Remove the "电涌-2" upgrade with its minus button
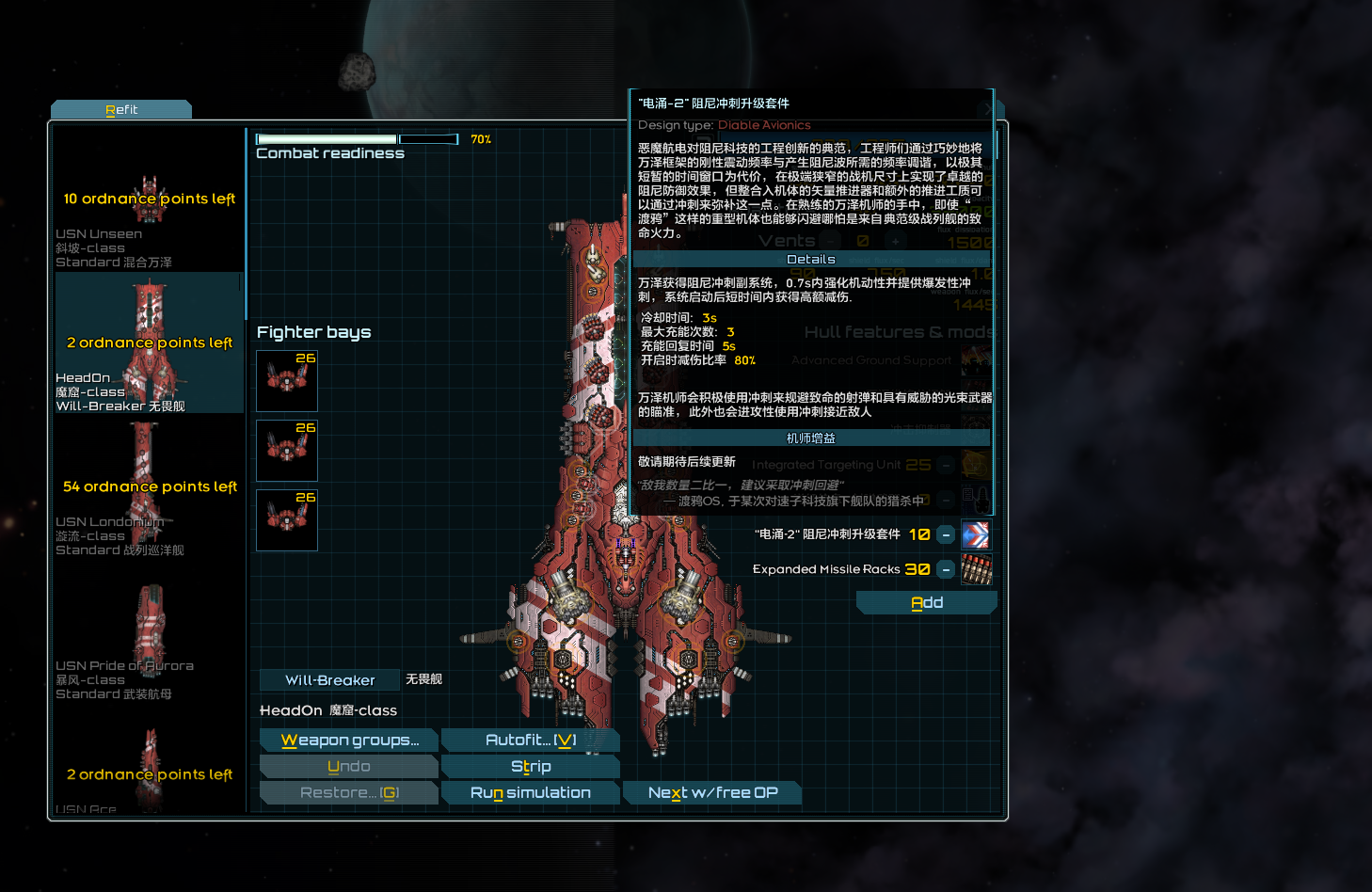This screenshot has height=892, width=1372. (x=945, y=534)
